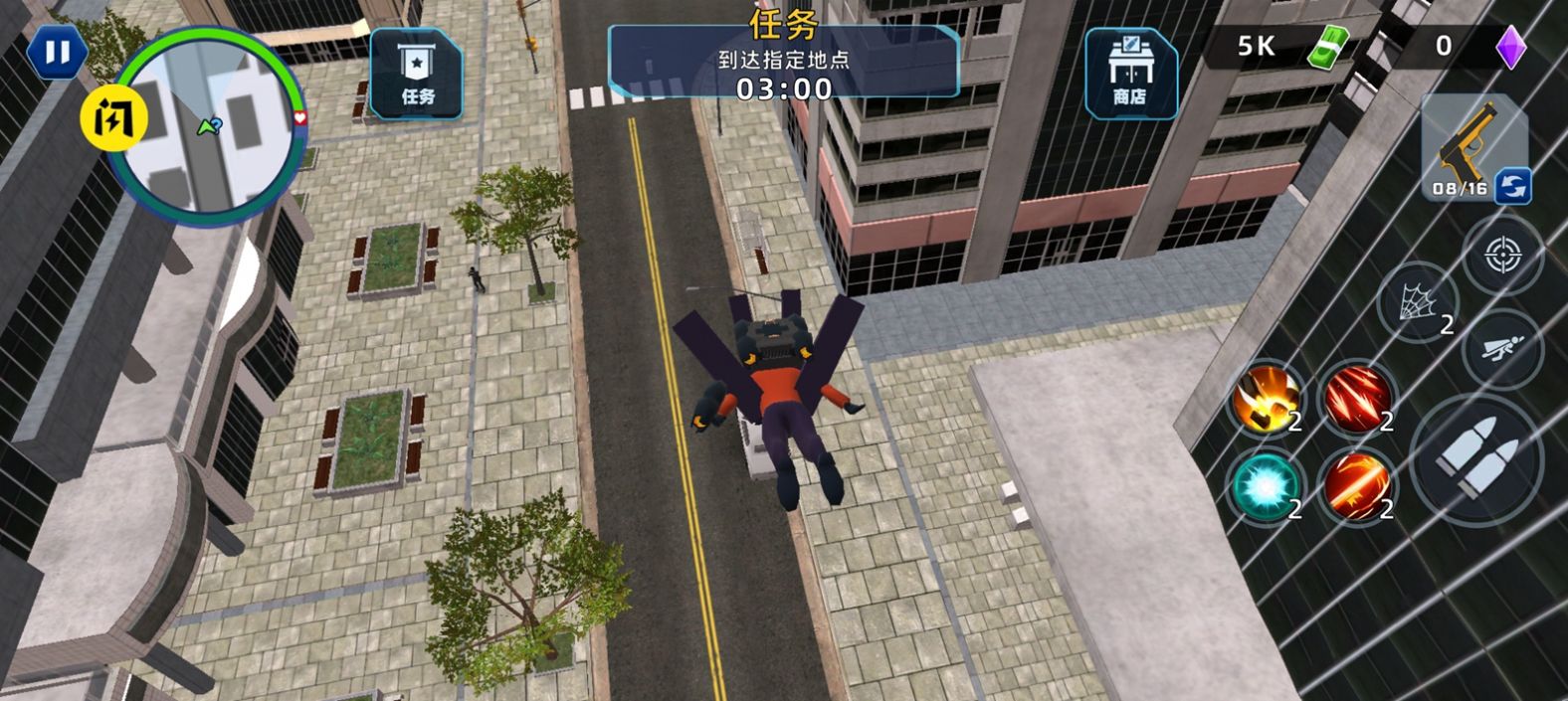Image resolution: width=1568 pixels, height=701 pixels.
Task: Open the circular minimap
Action: (209, 124)
